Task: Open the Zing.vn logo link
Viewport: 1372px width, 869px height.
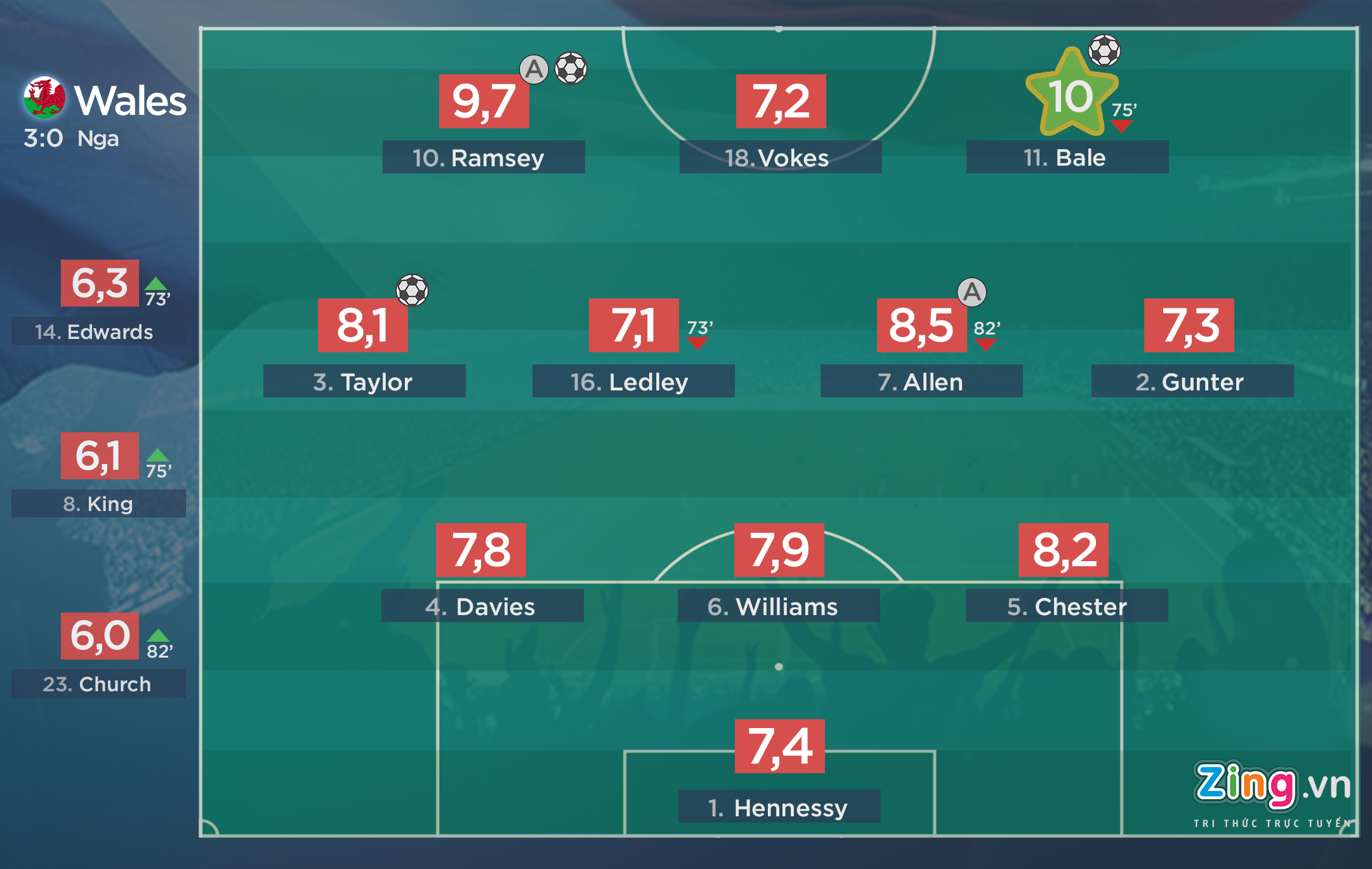Action: (1271, 787)
